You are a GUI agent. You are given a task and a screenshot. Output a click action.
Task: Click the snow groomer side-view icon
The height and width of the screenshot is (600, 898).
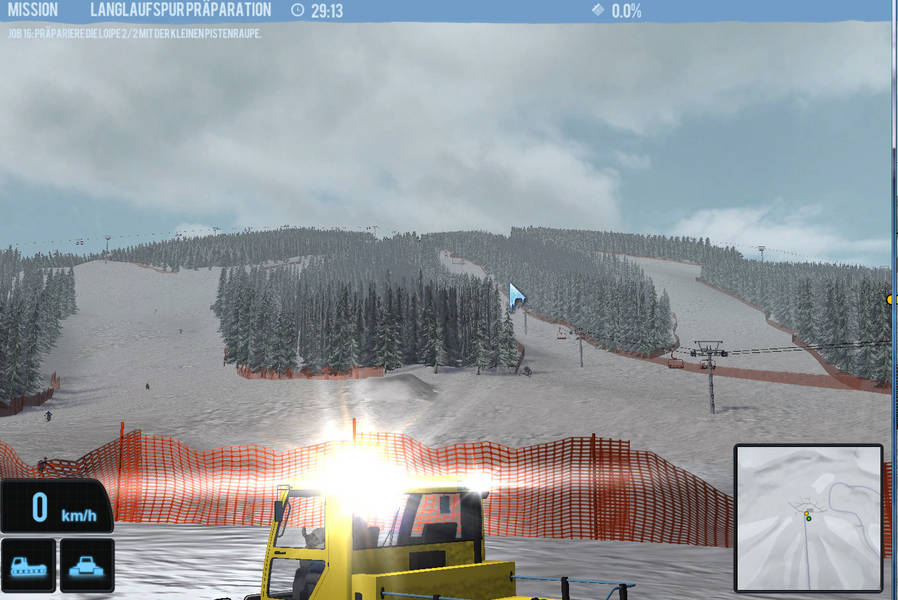[x=28, y=565]
